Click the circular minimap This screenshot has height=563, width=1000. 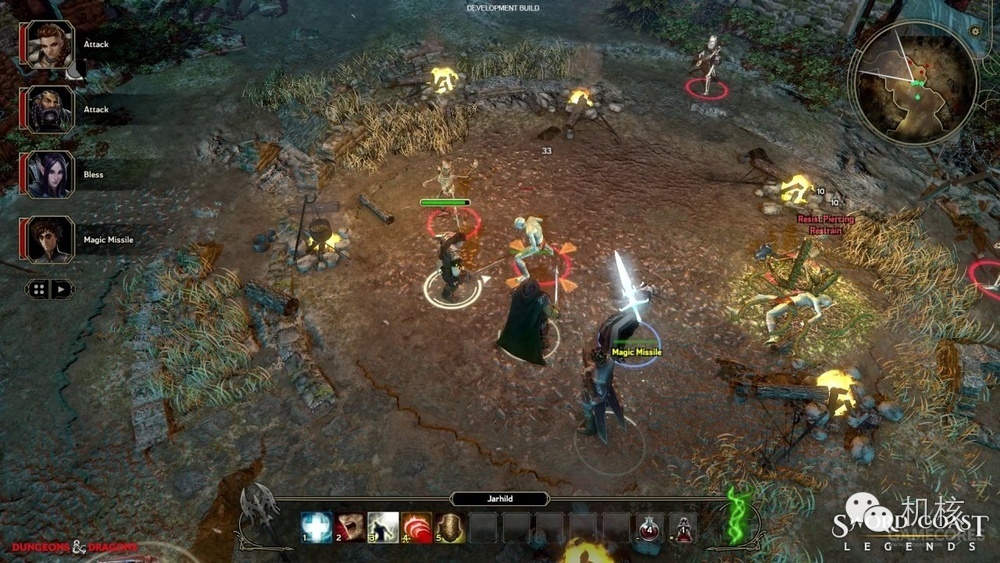point(912,83)
